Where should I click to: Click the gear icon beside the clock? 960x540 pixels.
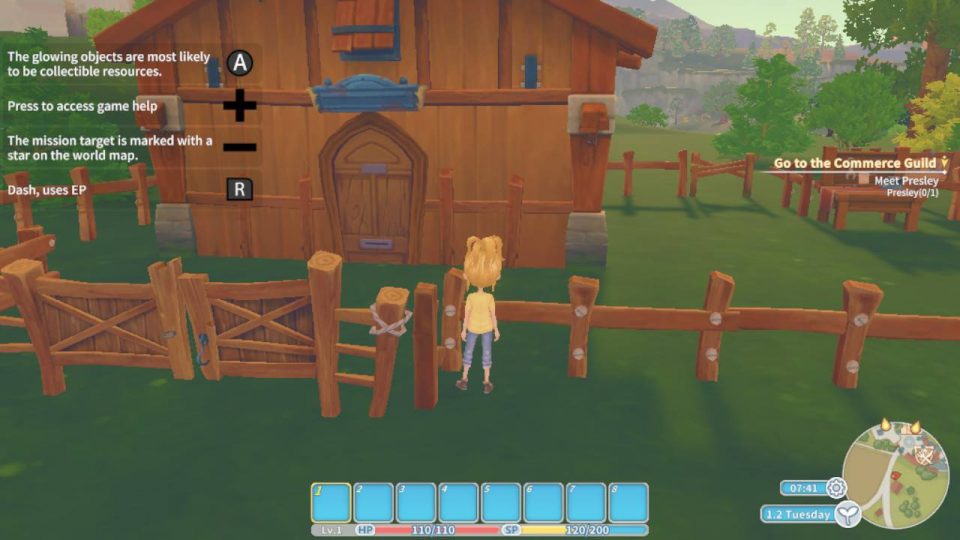pos(836,488)
